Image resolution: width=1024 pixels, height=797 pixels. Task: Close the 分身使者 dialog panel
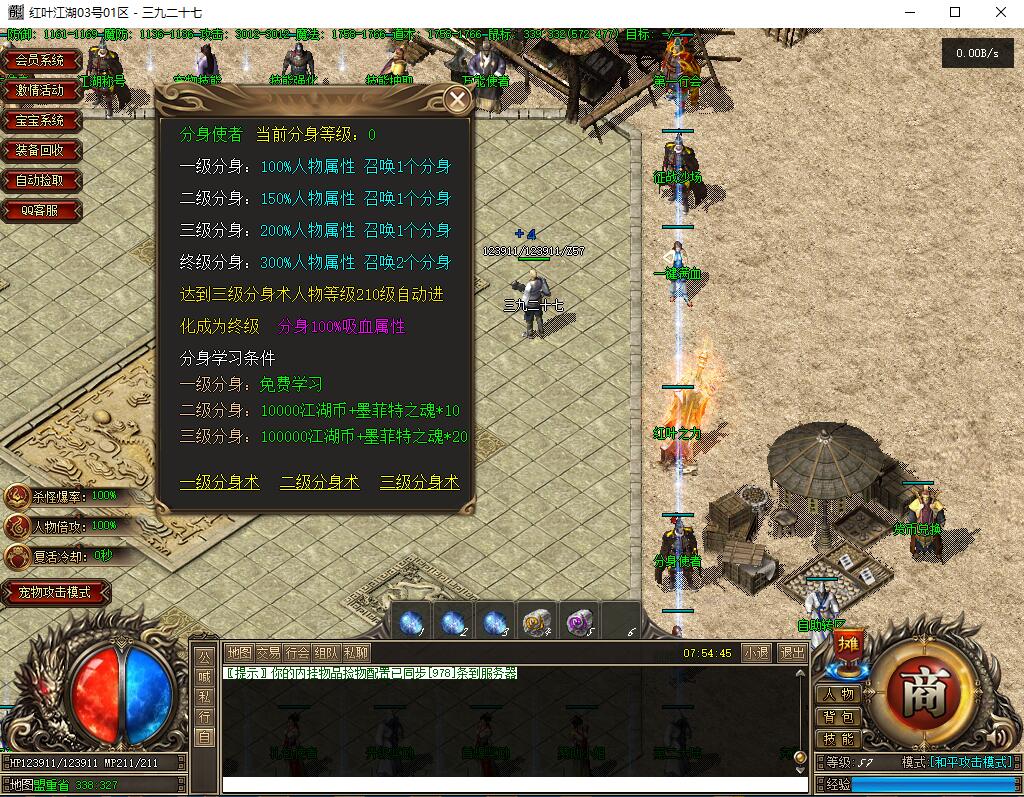pos(457,99)
